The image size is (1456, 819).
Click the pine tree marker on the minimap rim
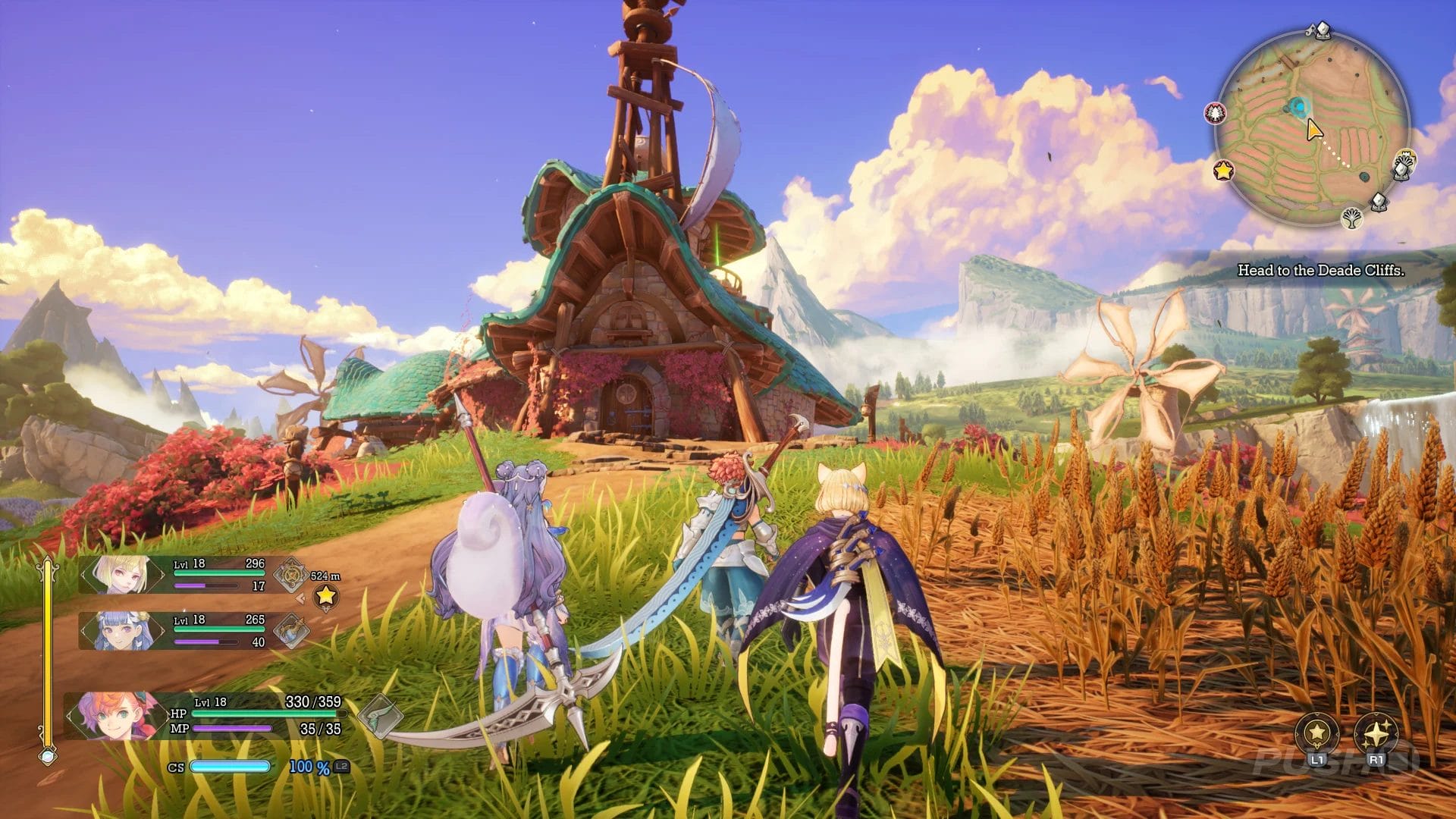pyautogui.click(x=1216, y=114)
